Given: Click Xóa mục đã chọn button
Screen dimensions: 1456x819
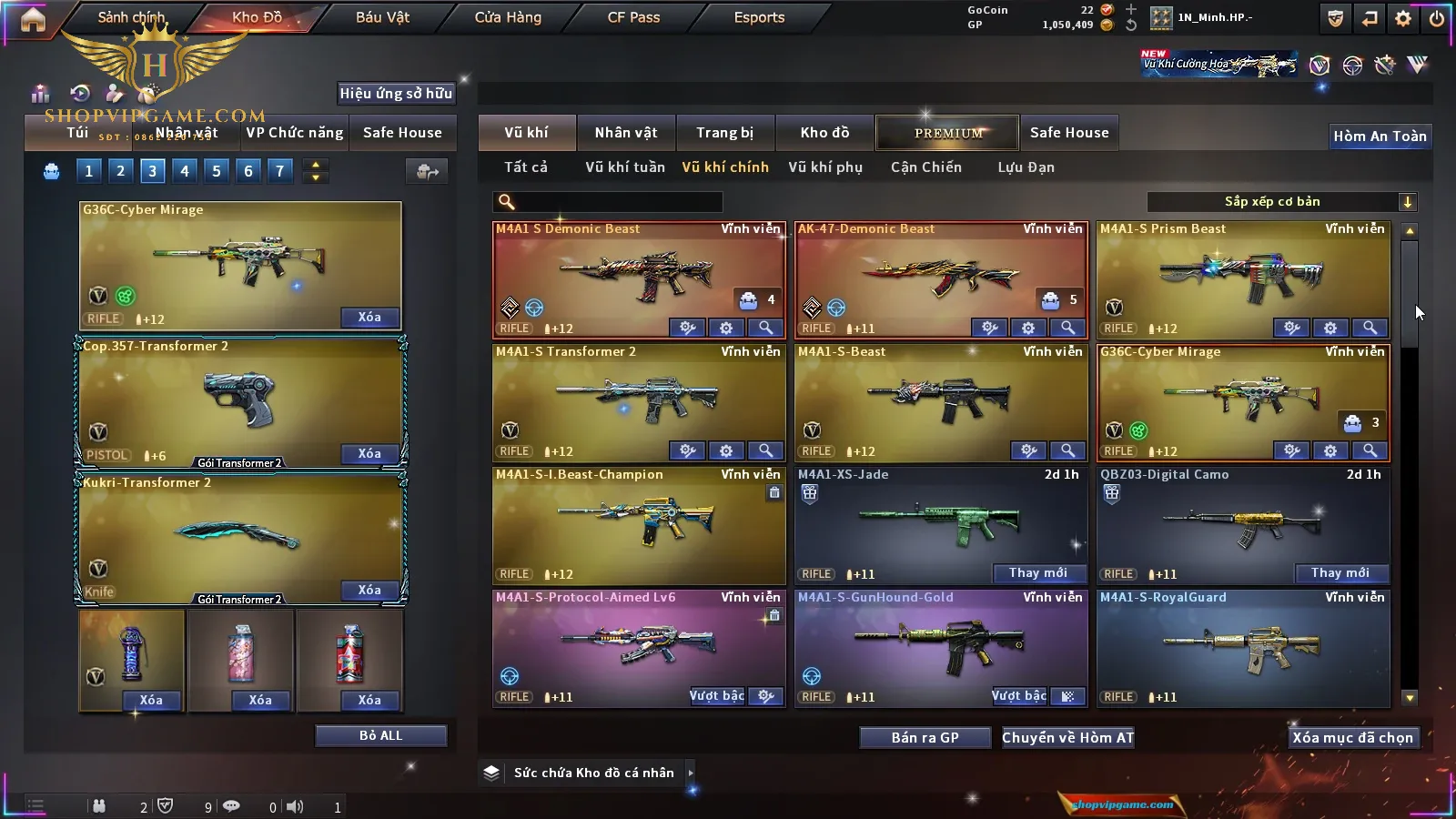Looking at the screenshot, I should pyautogui.click(x=1352, y=738).
